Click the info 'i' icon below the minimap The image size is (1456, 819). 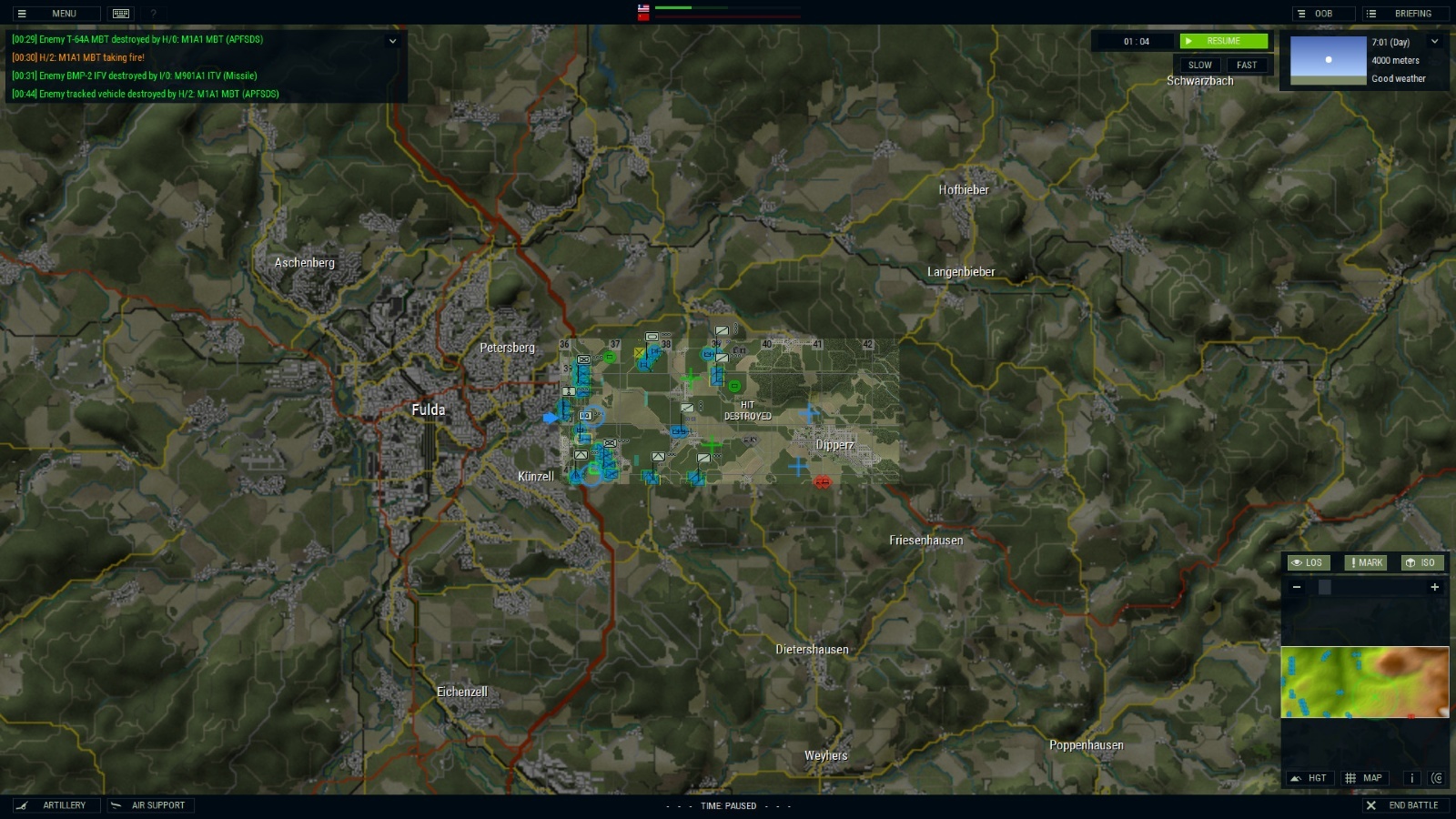point(1412,778)
